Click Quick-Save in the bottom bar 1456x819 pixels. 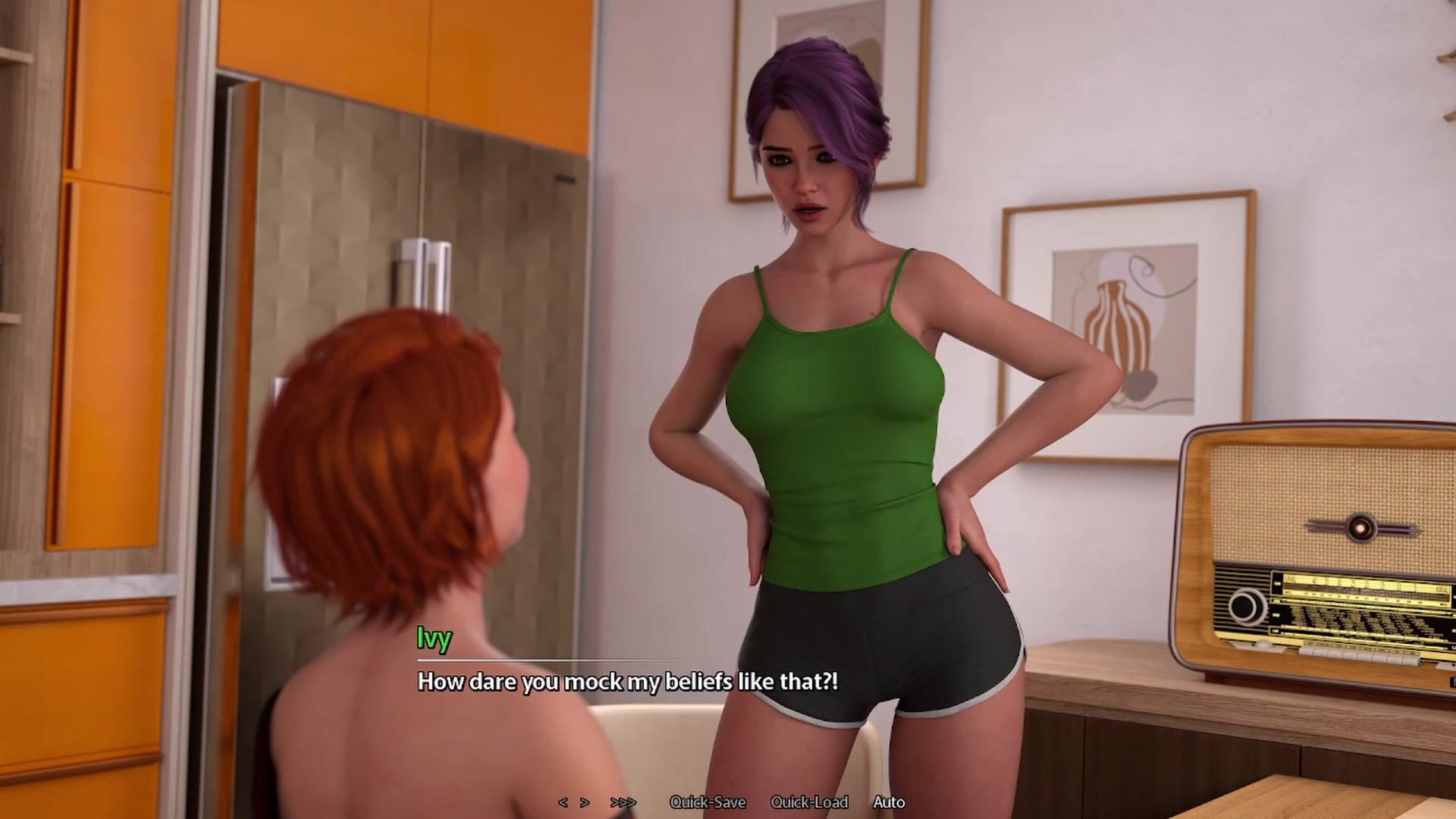coord(708,802)
